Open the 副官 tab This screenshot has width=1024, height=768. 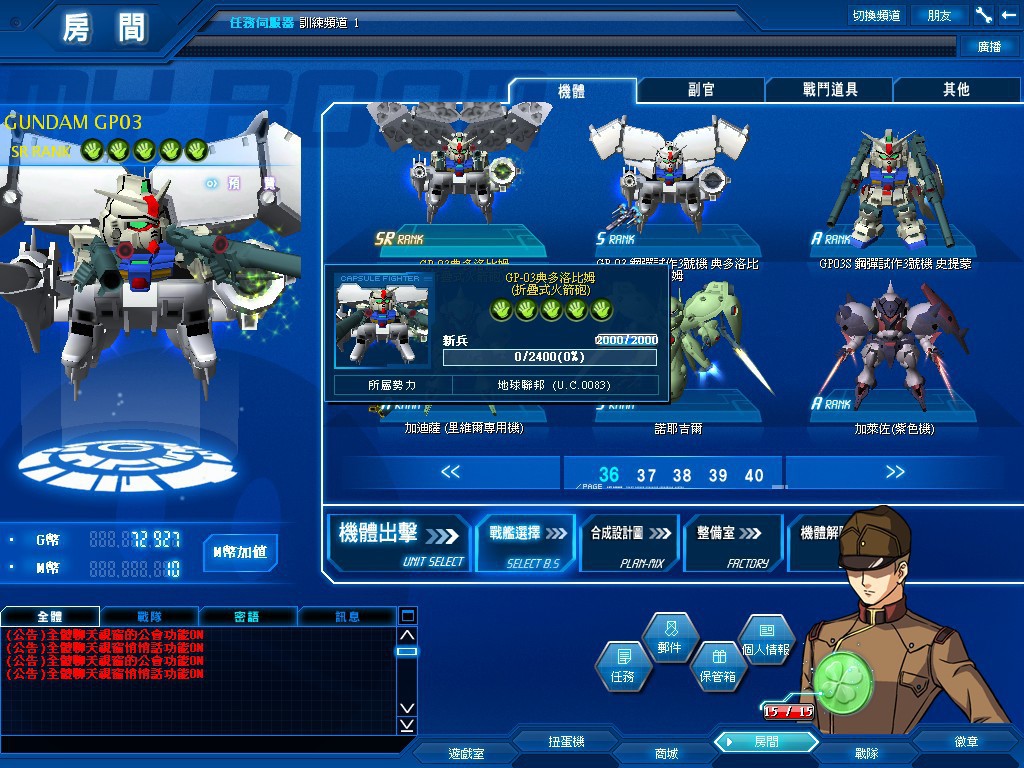[x=701, y=90]
